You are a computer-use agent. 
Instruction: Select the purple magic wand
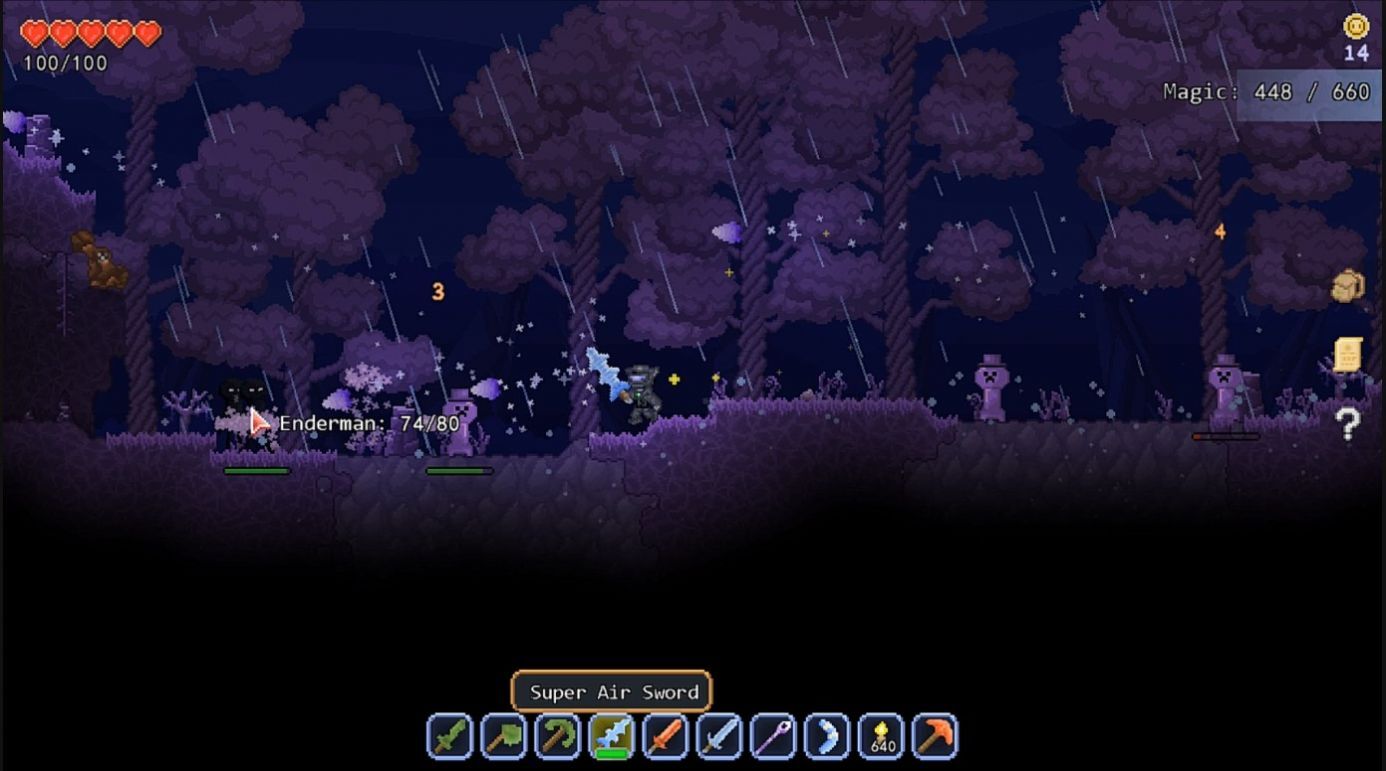point(774,735)
